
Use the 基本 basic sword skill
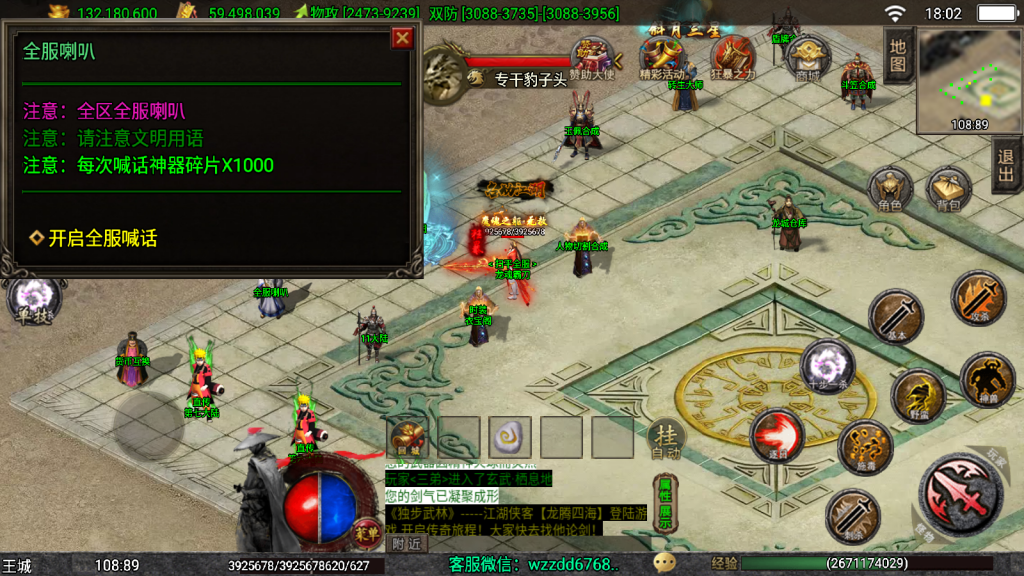895,316
